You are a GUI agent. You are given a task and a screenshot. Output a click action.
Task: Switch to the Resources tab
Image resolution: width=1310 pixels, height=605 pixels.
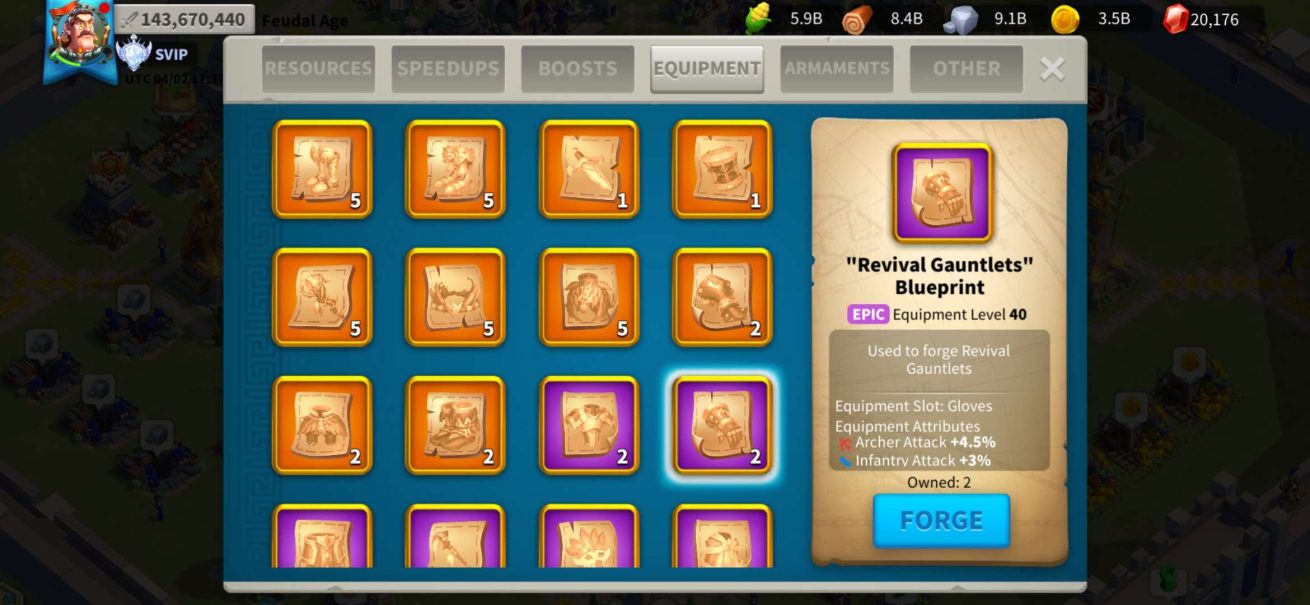point(318,69)
